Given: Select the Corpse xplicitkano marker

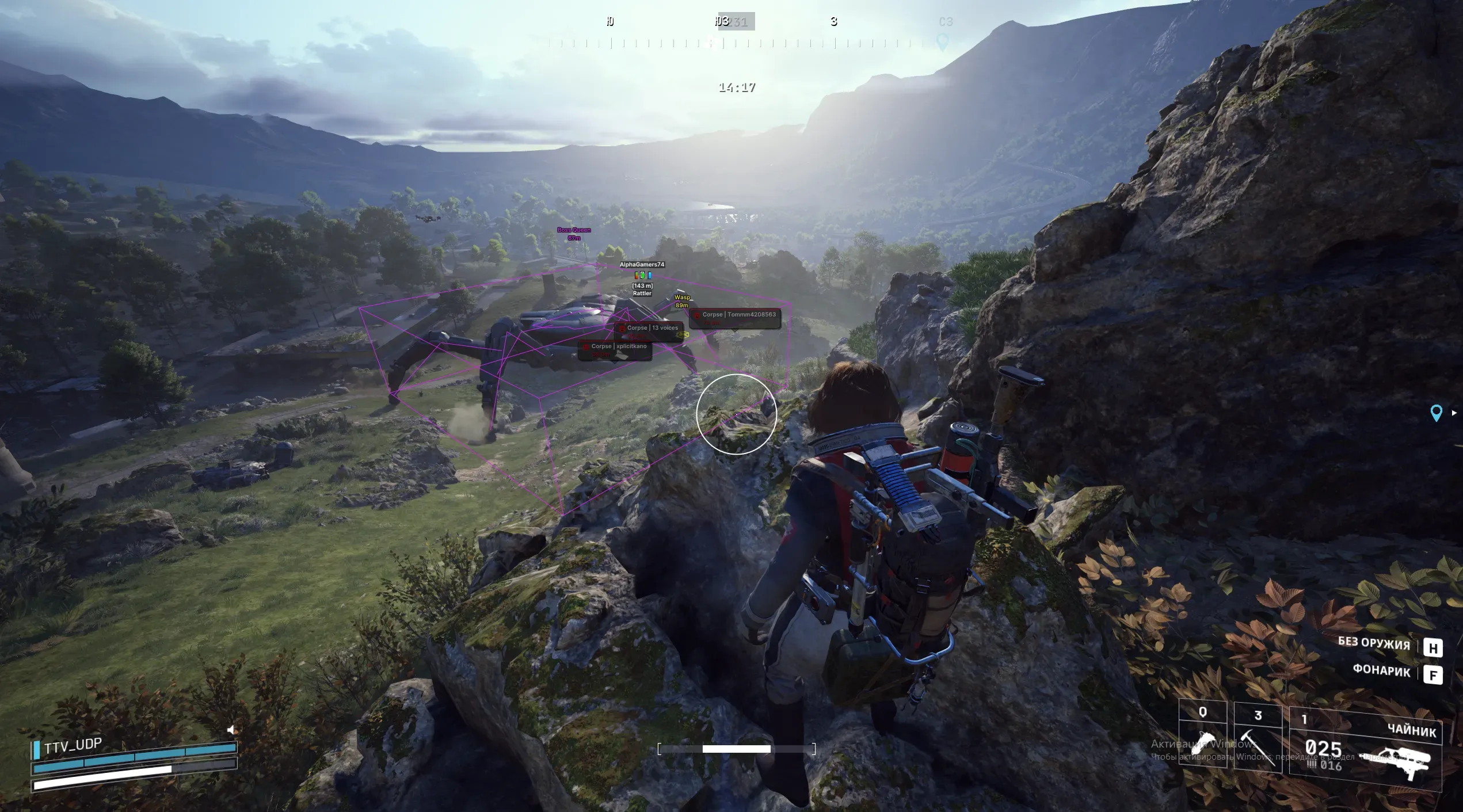Looking at the screenshot, I should click(615, 349).
